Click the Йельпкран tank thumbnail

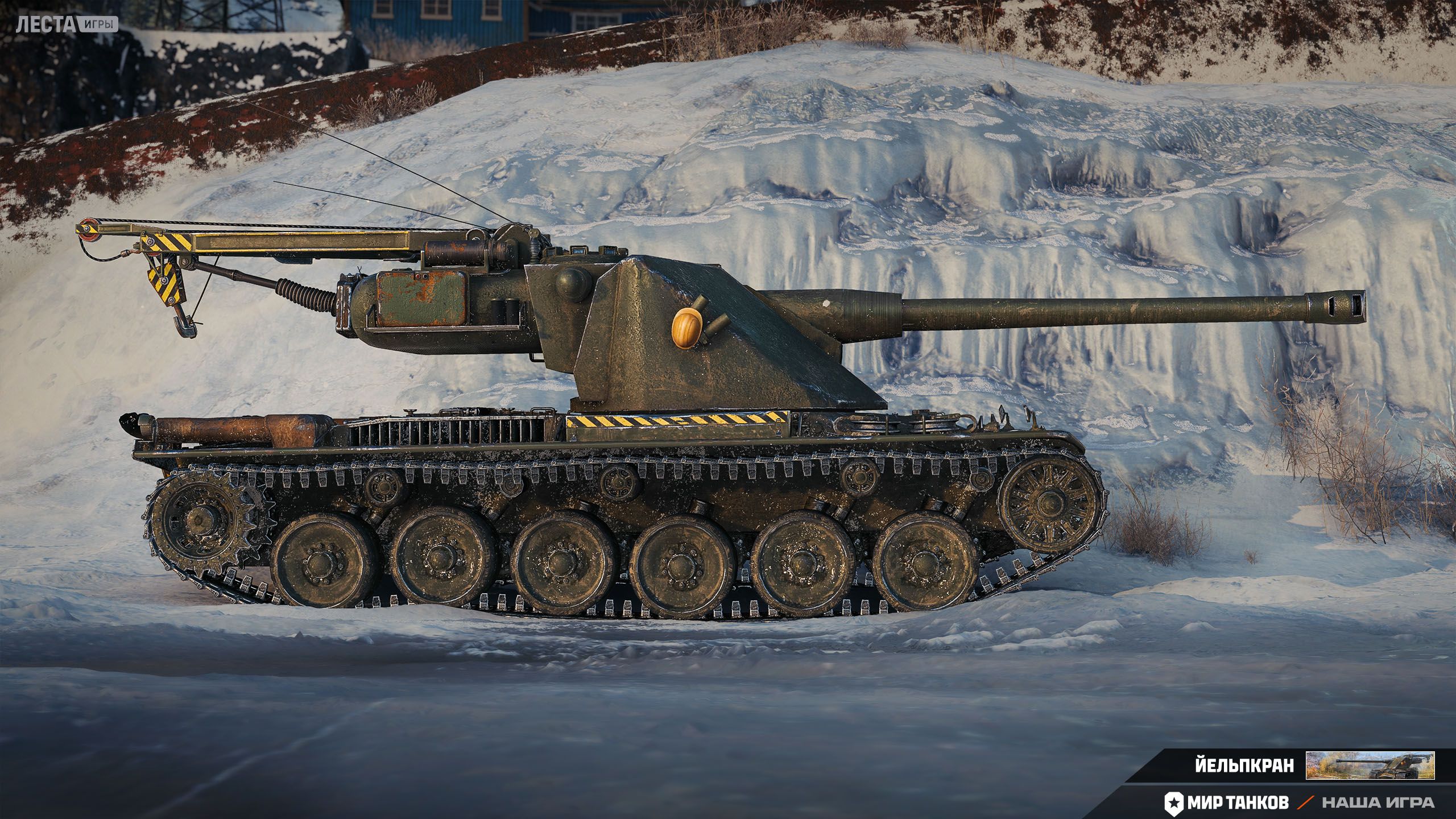(x=1370, y=765)
